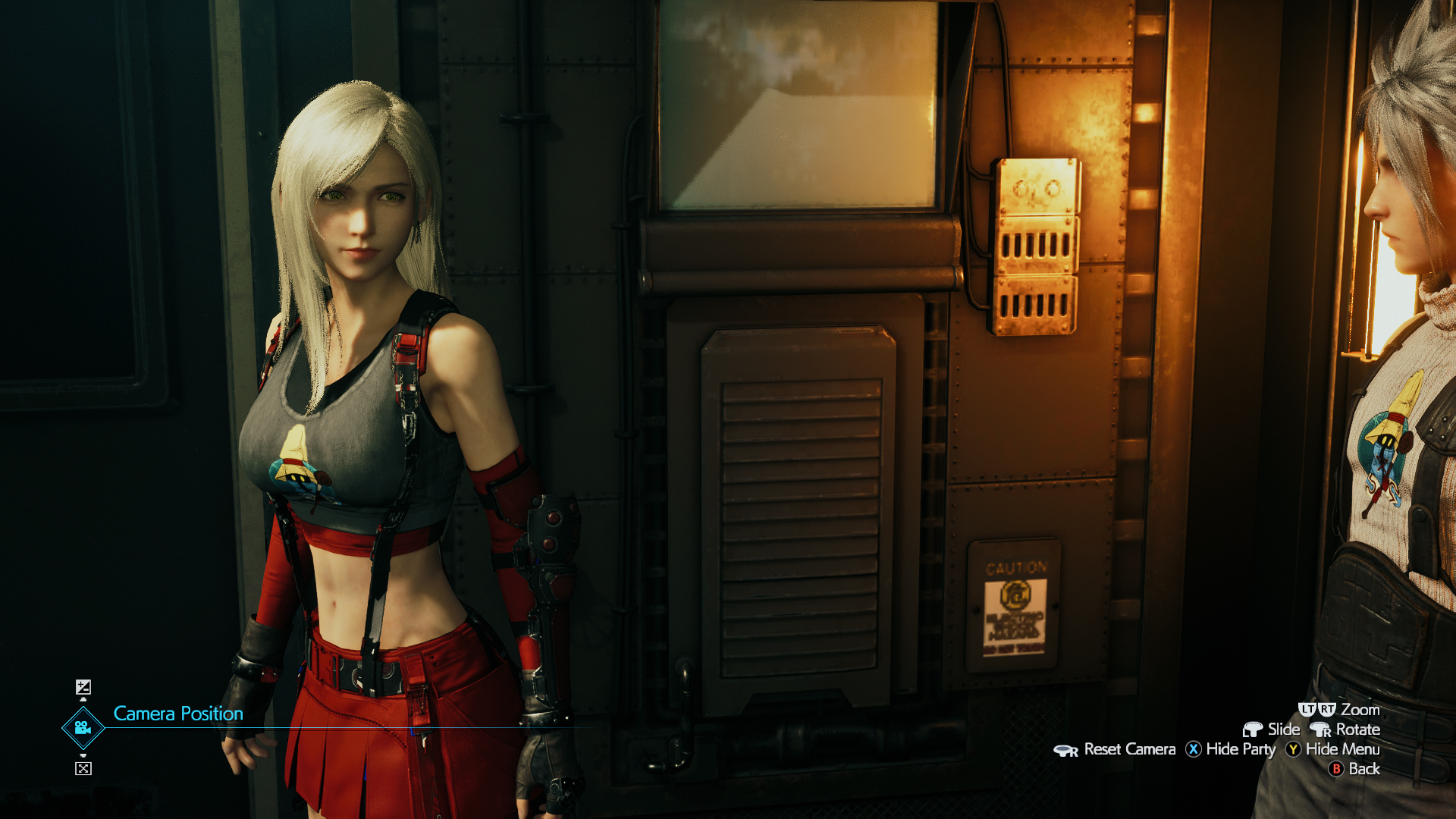Switch to the exposure plus/minus icon
Image resolution: width=1456 pixels, height=819 pixels.
[83, 687]
